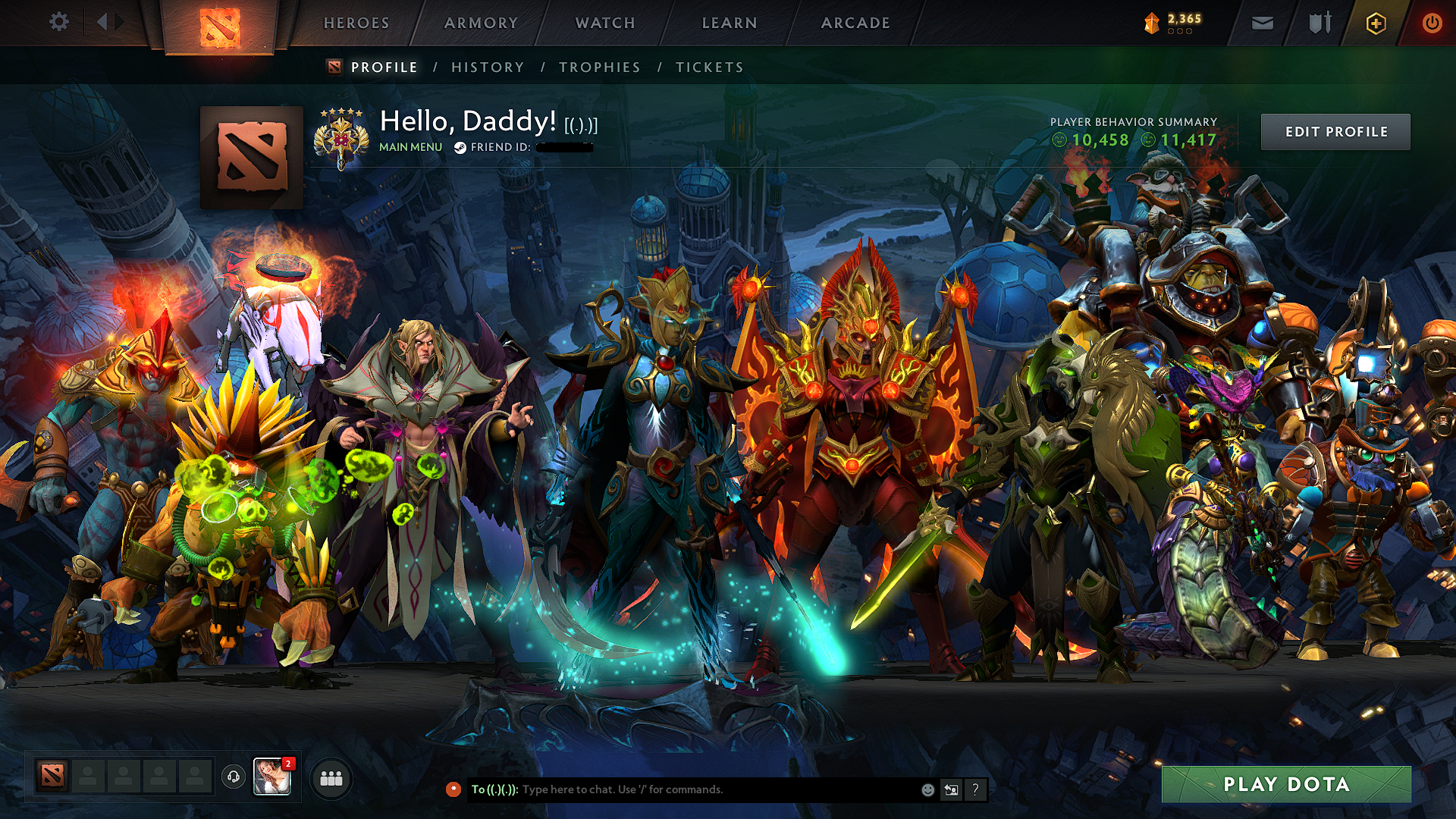The width and height of the screenshot is (1456, 819).
Task: Click the orange chat channel dot
Action: tap(453, 789)
